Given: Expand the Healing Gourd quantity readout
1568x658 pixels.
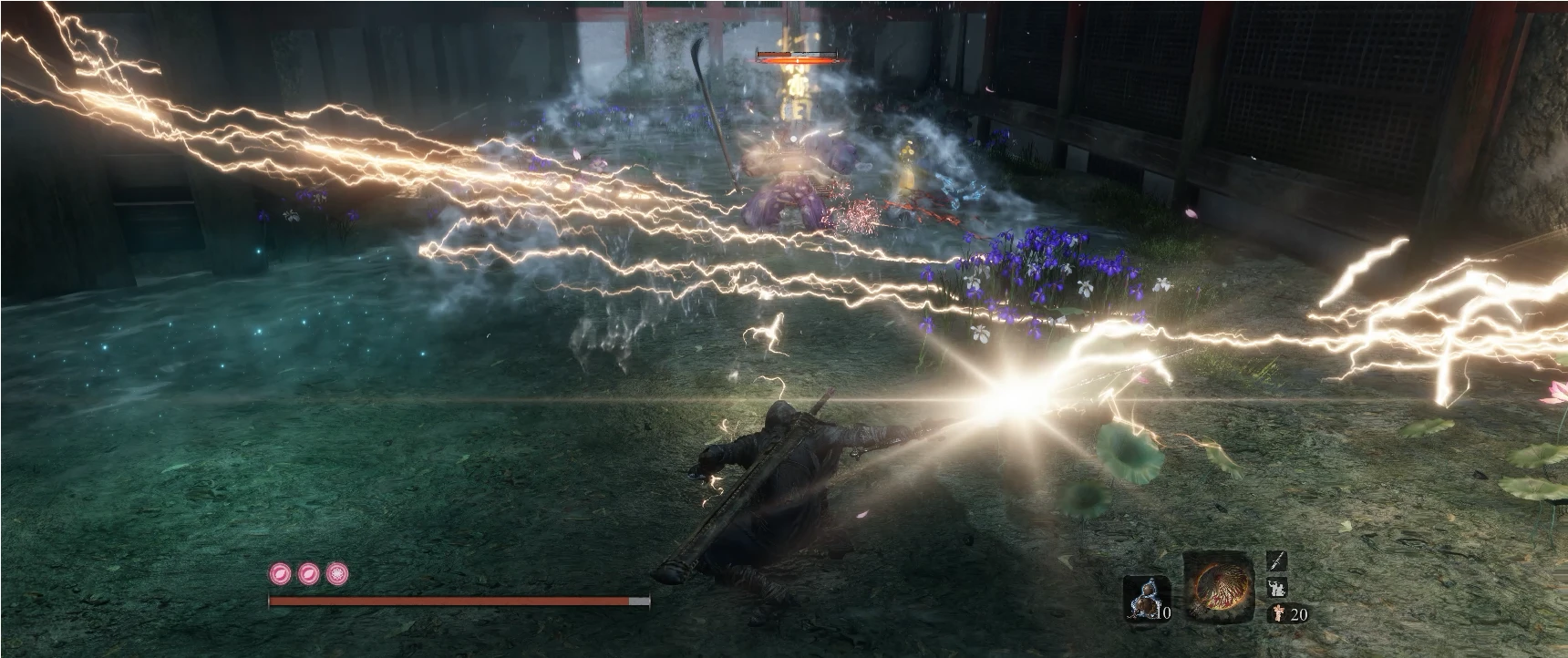Looking at the screenshot, I should coord(1164,612).
